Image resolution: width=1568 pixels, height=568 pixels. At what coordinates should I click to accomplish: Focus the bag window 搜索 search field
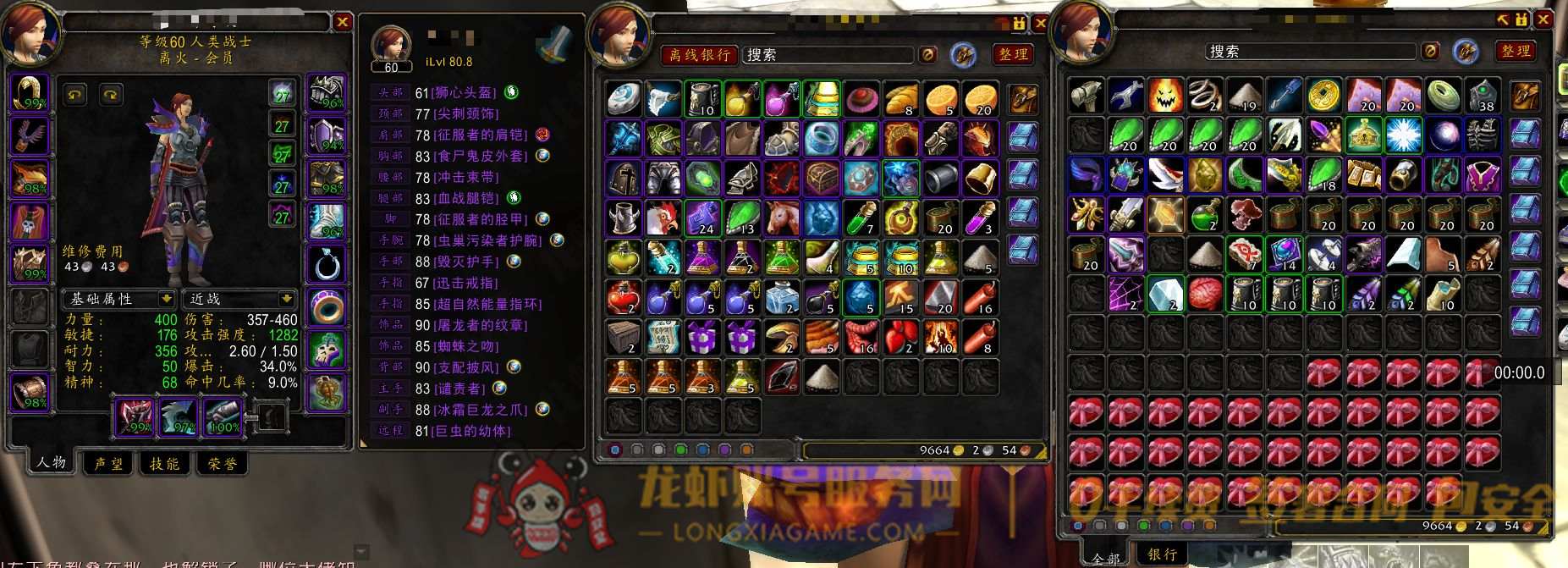click(828, 55)
